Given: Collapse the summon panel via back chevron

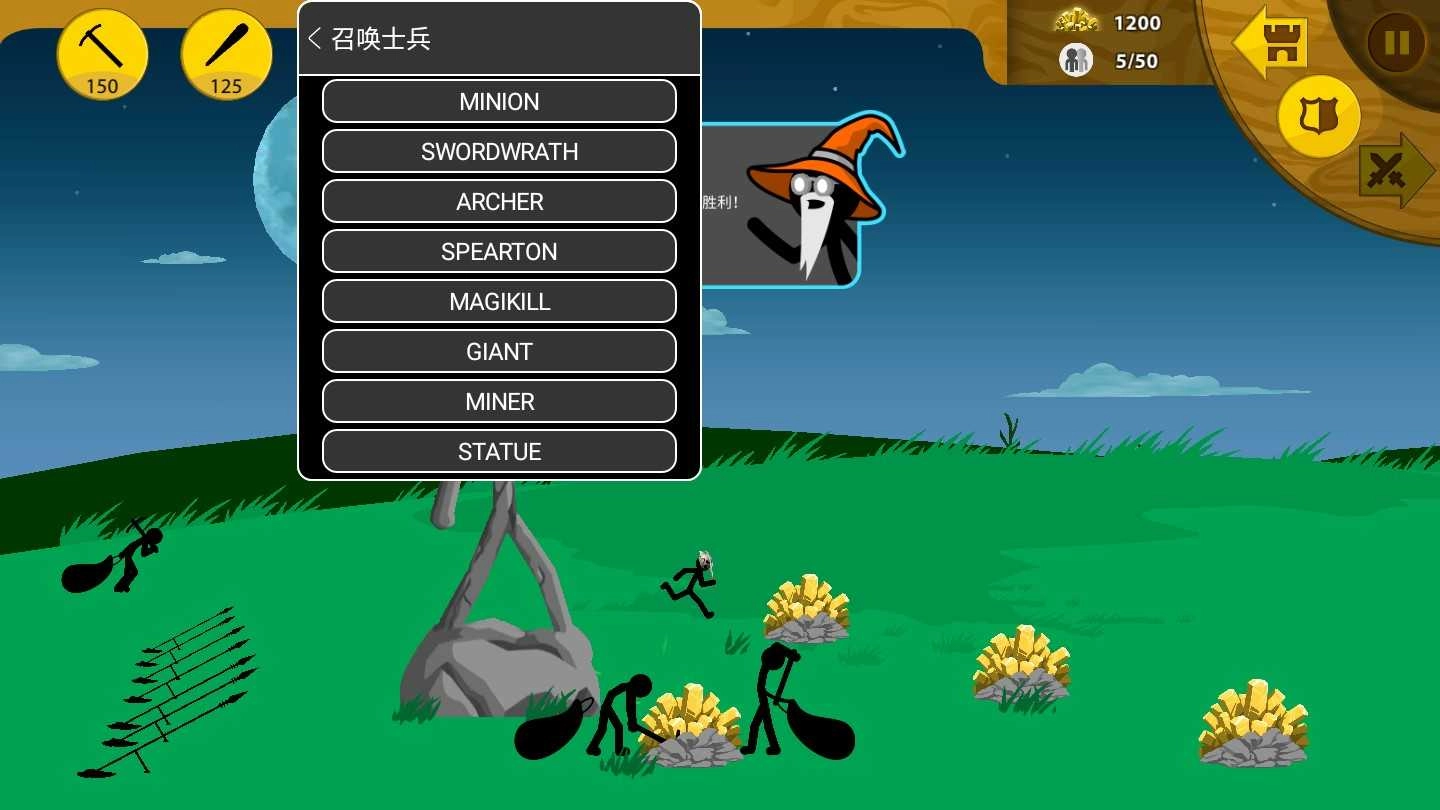Looking at the screenshot, I should coord(314,38).
